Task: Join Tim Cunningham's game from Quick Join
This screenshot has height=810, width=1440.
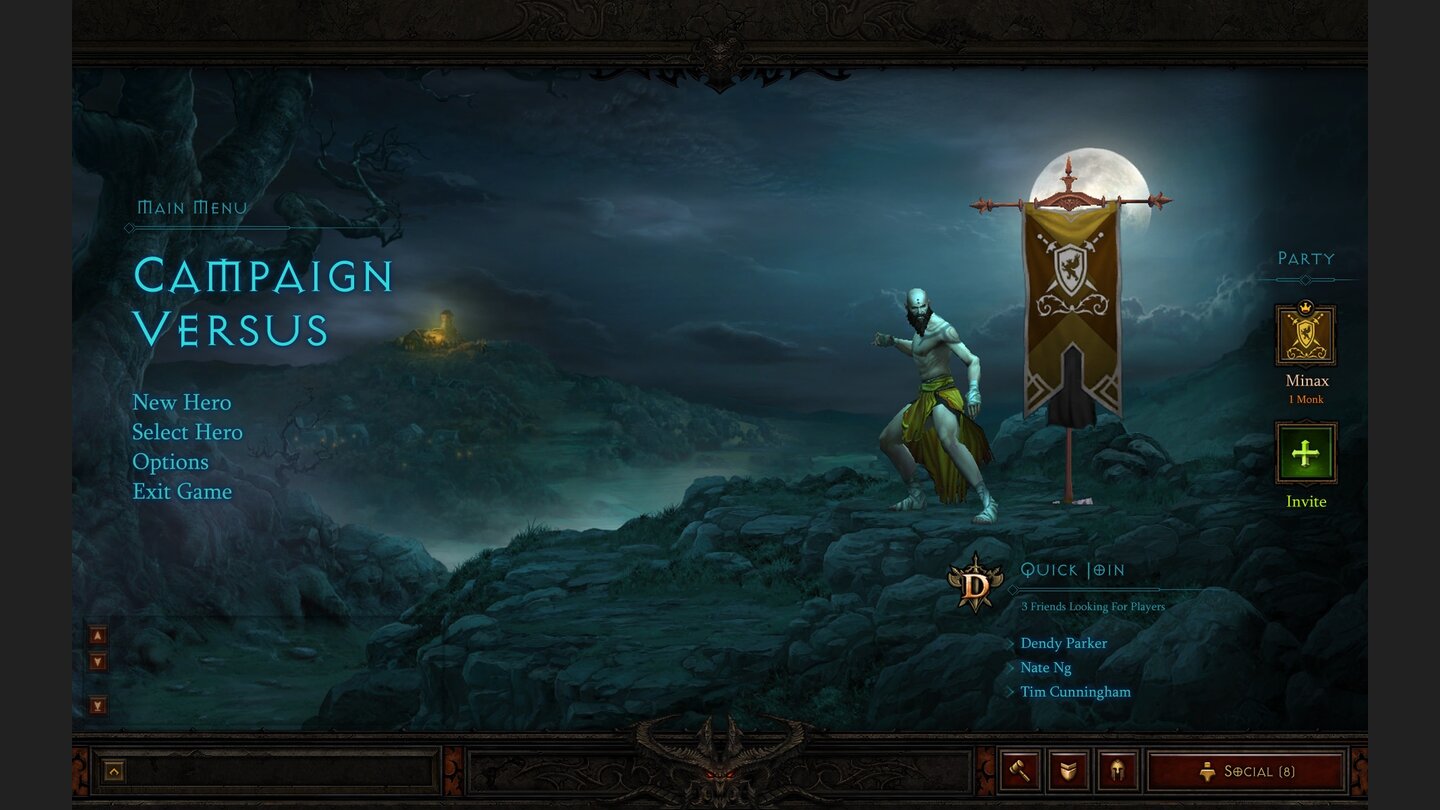Action: (x=1077, y=691)
